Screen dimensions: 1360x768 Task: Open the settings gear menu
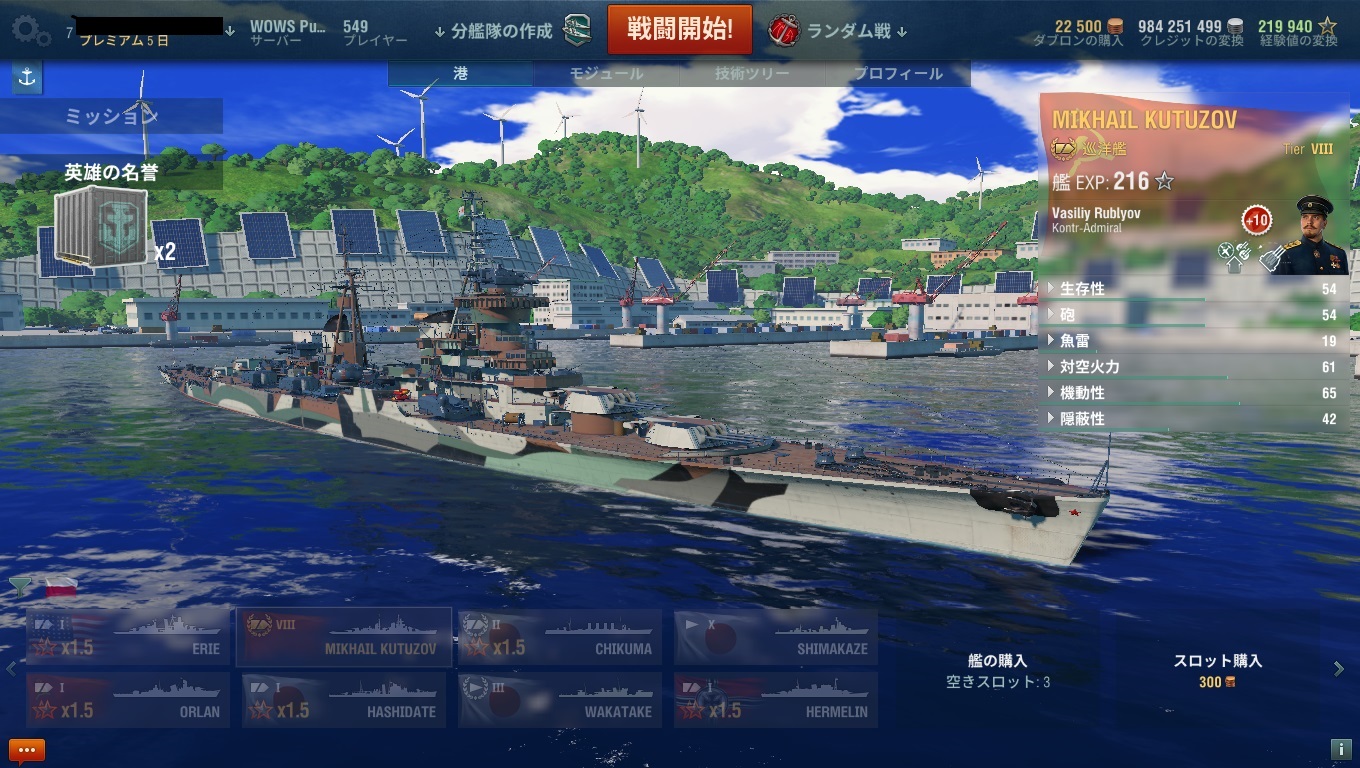coord(31,31)
